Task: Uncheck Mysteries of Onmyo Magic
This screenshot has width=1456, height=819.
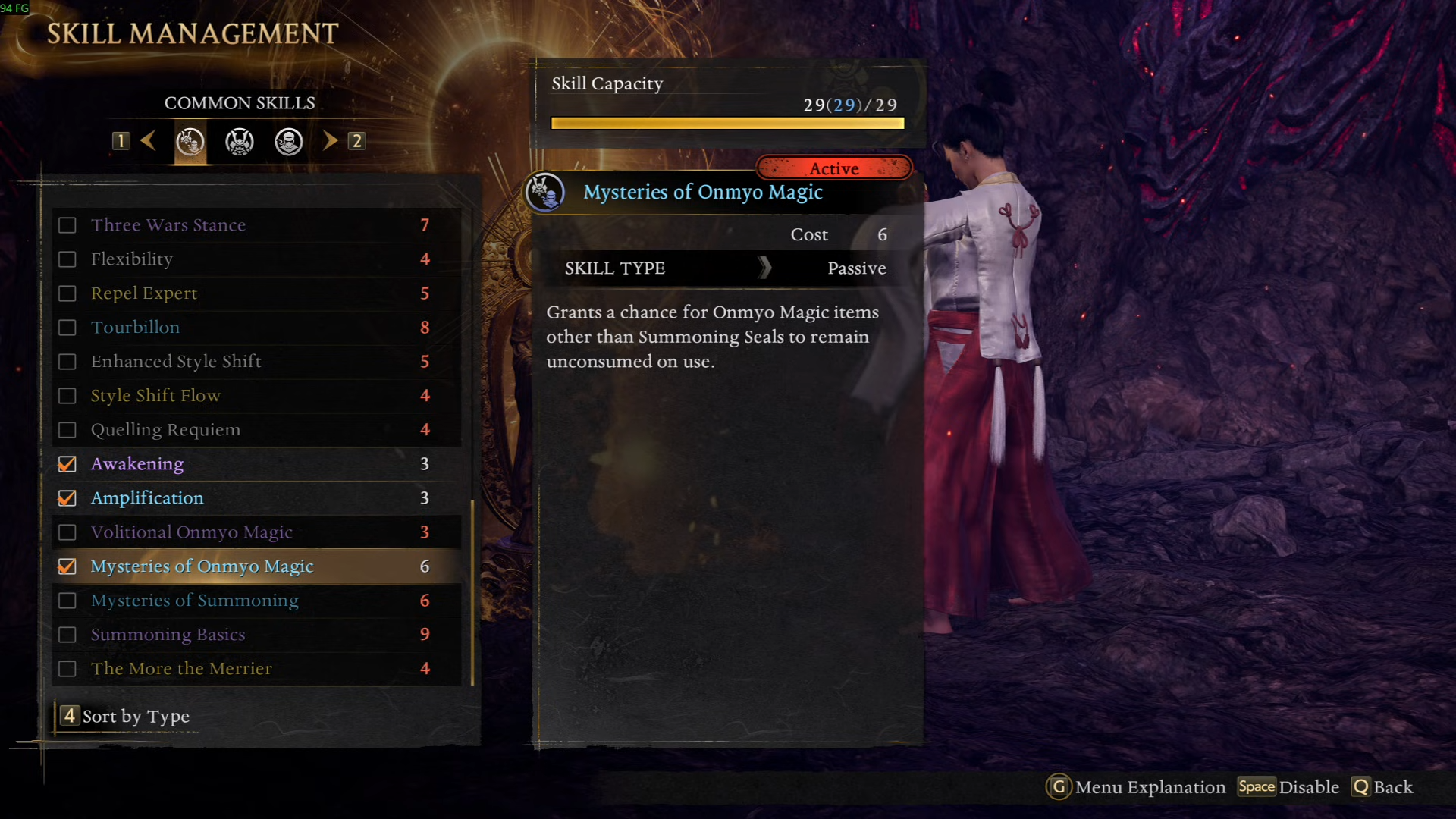Action: (x=67, y=566)
